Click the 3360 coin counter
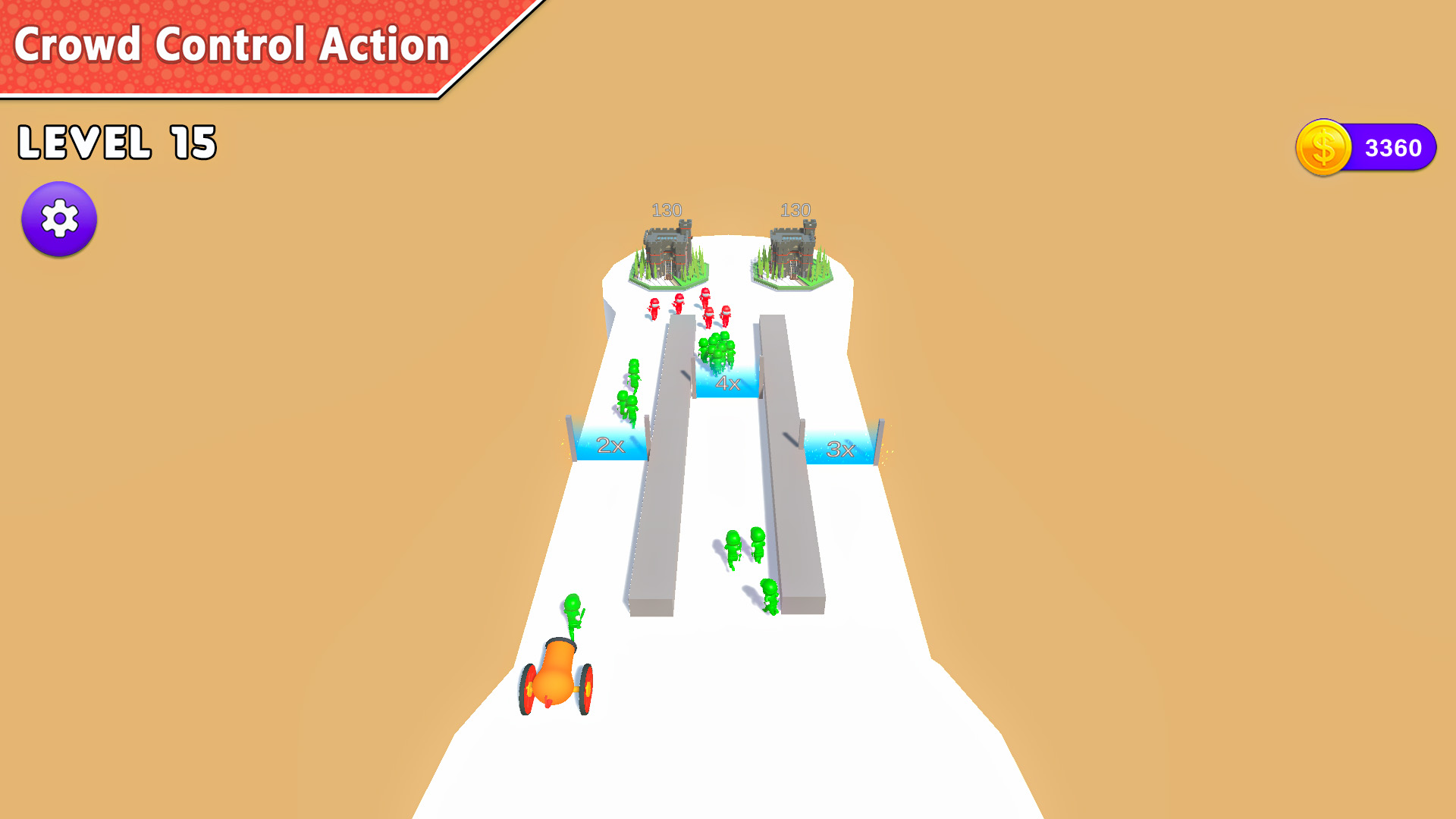The image size is (1456, 819). tap(1395, 146)
